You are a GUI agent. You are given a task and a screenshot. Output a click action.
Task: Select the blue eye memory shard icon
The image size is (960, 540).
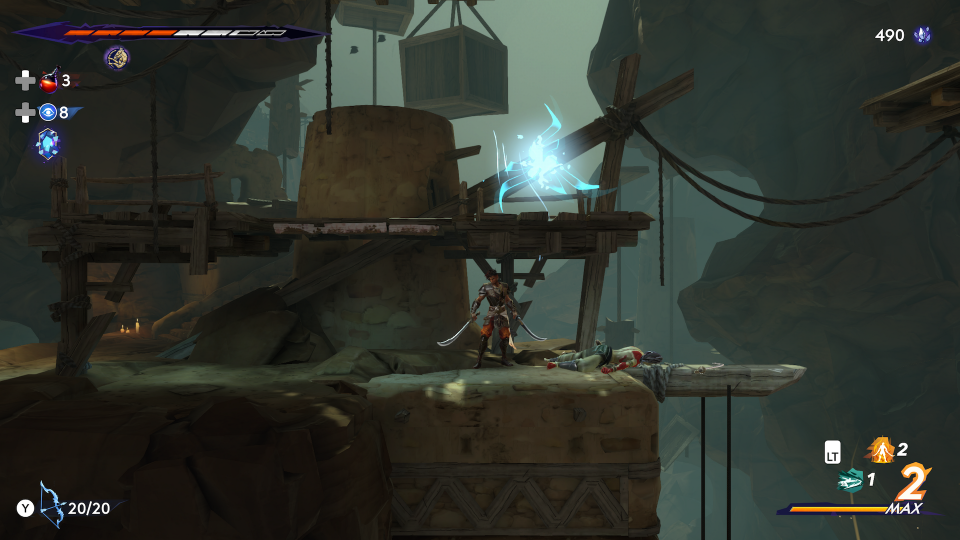[x=48, y=113]
